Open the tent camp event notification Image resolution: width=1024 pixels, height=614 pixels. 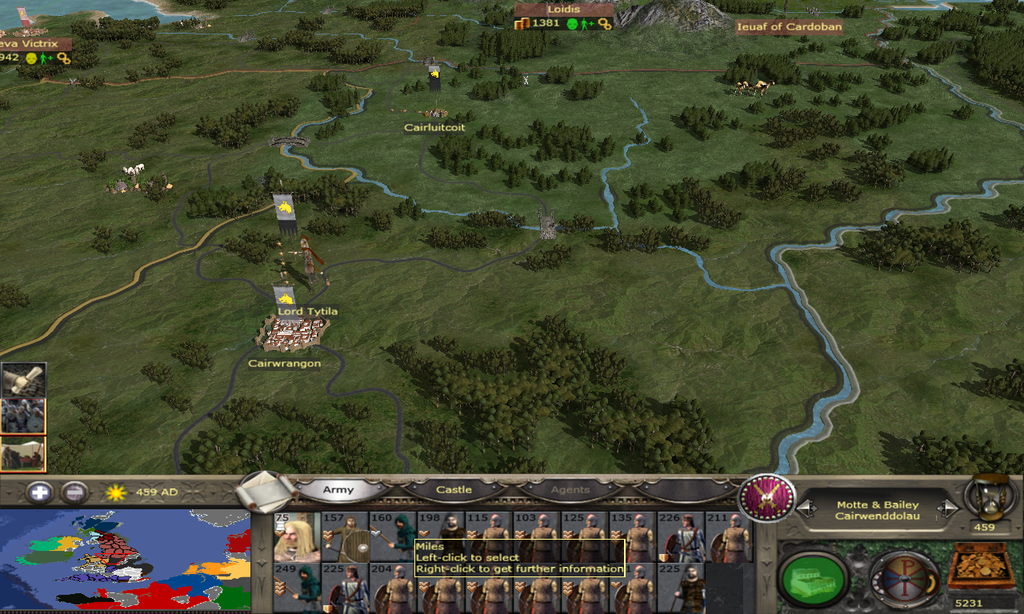(23, 453)
